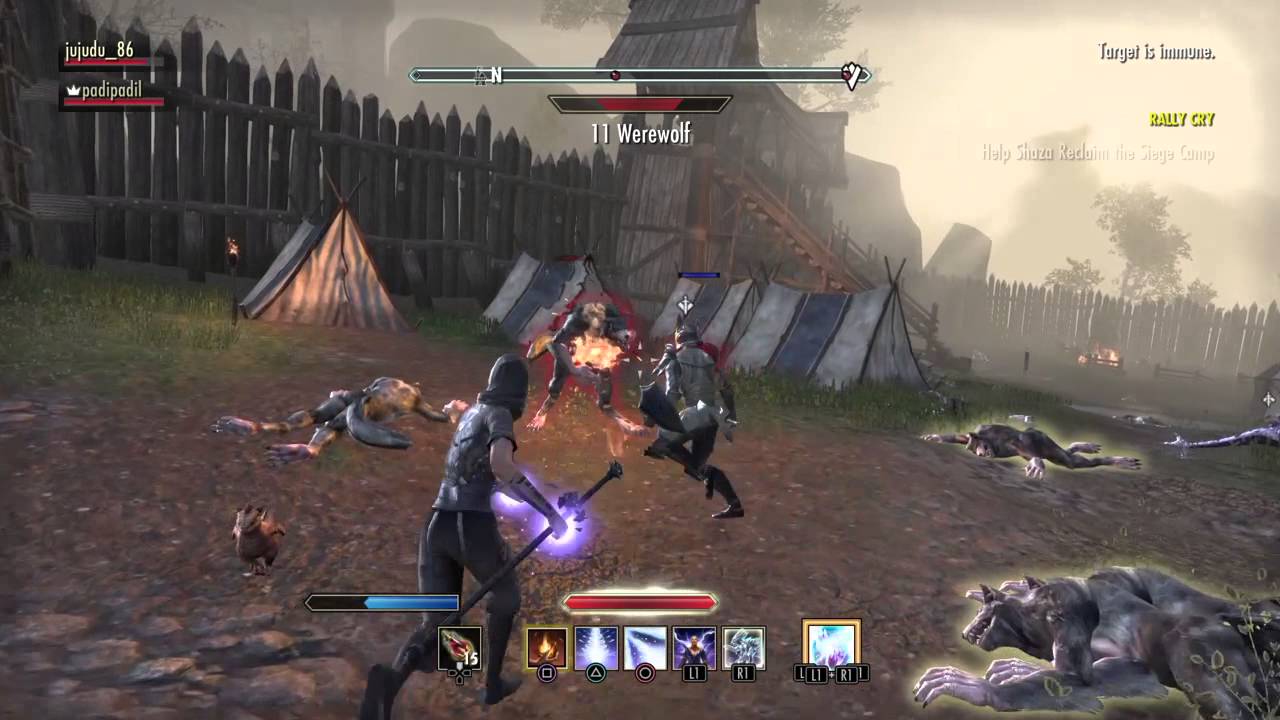Click the werewolf's red health bar

(x=640, y=102)
